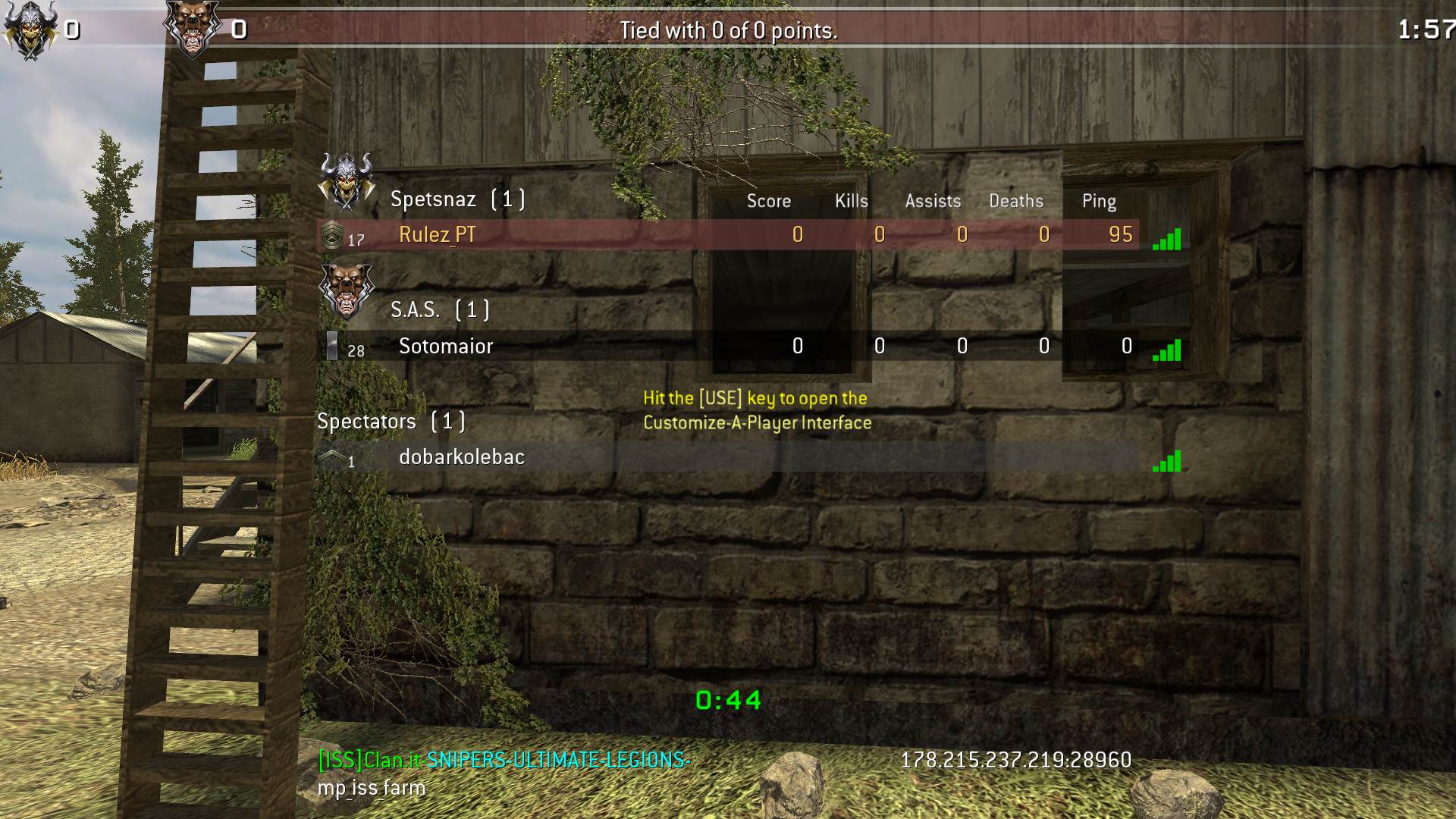Viewport: 1456px width, 819px height.
Task: Click the Deaths column header
Action: pos(1015,201)
